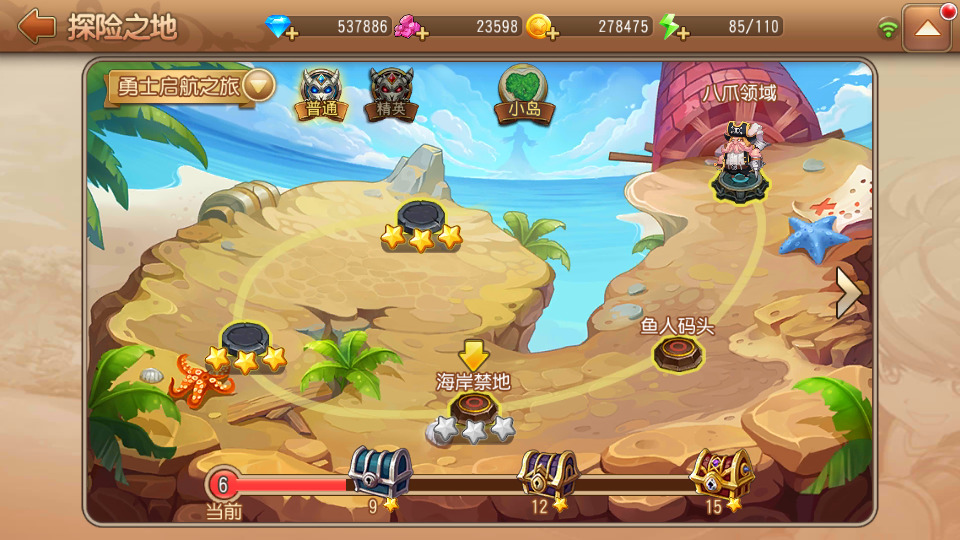Open the 12-star treasure chest
This screenshot has height=540, width=960.
click(548, 472)
